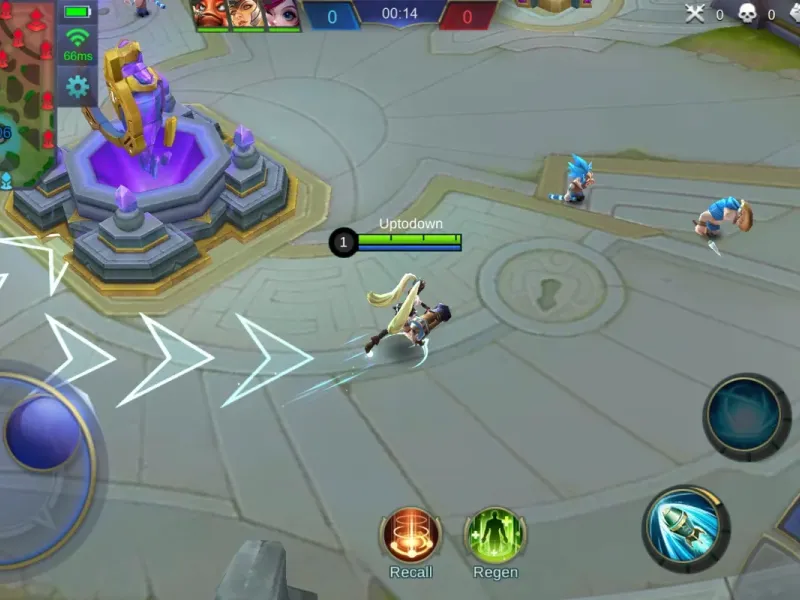
Task: Use the Regen heal button
Action: coord(495,535)
